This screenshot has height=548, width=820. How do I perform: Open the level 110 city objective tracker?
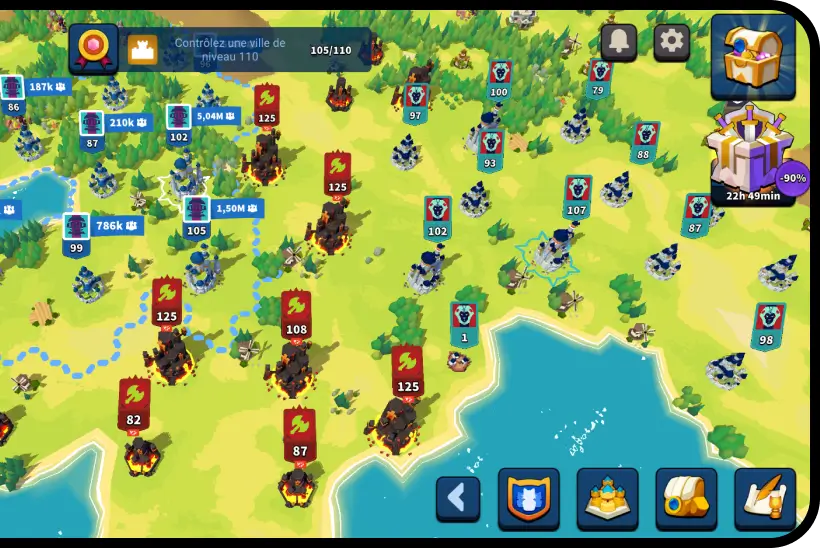point(250,49)
